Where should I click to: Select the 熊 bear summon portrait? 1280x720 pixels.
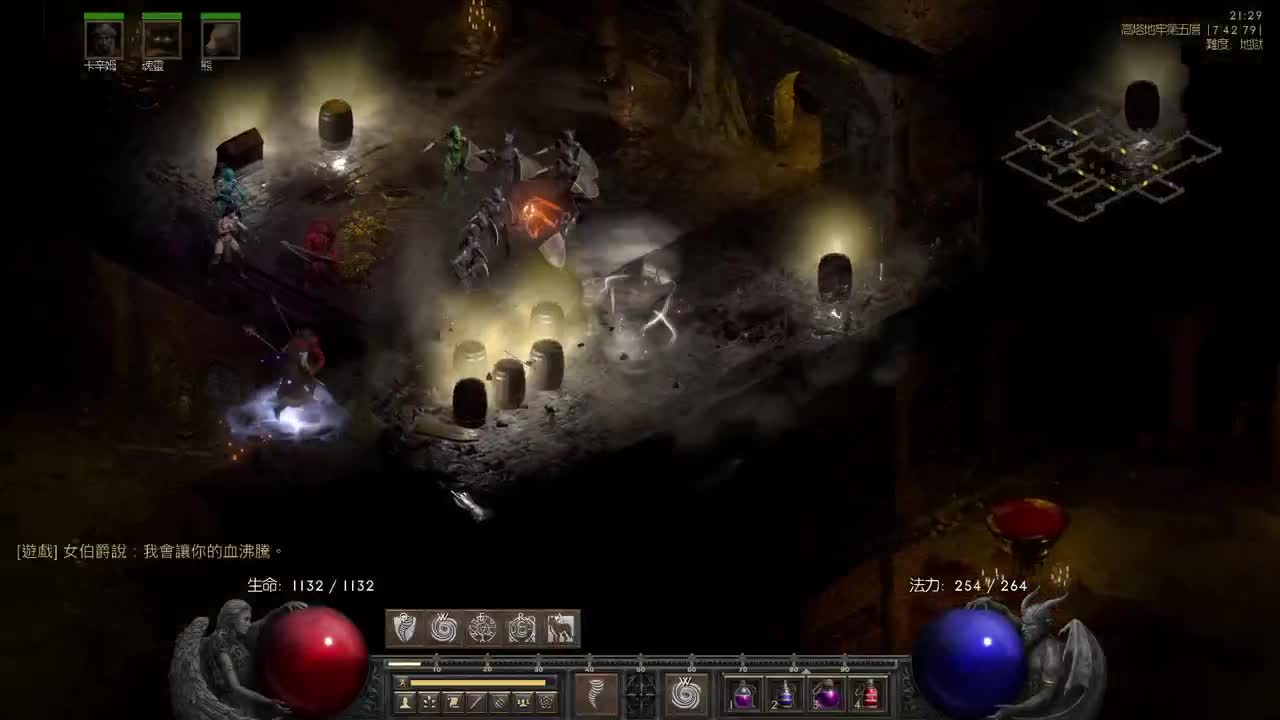[220, 39]
